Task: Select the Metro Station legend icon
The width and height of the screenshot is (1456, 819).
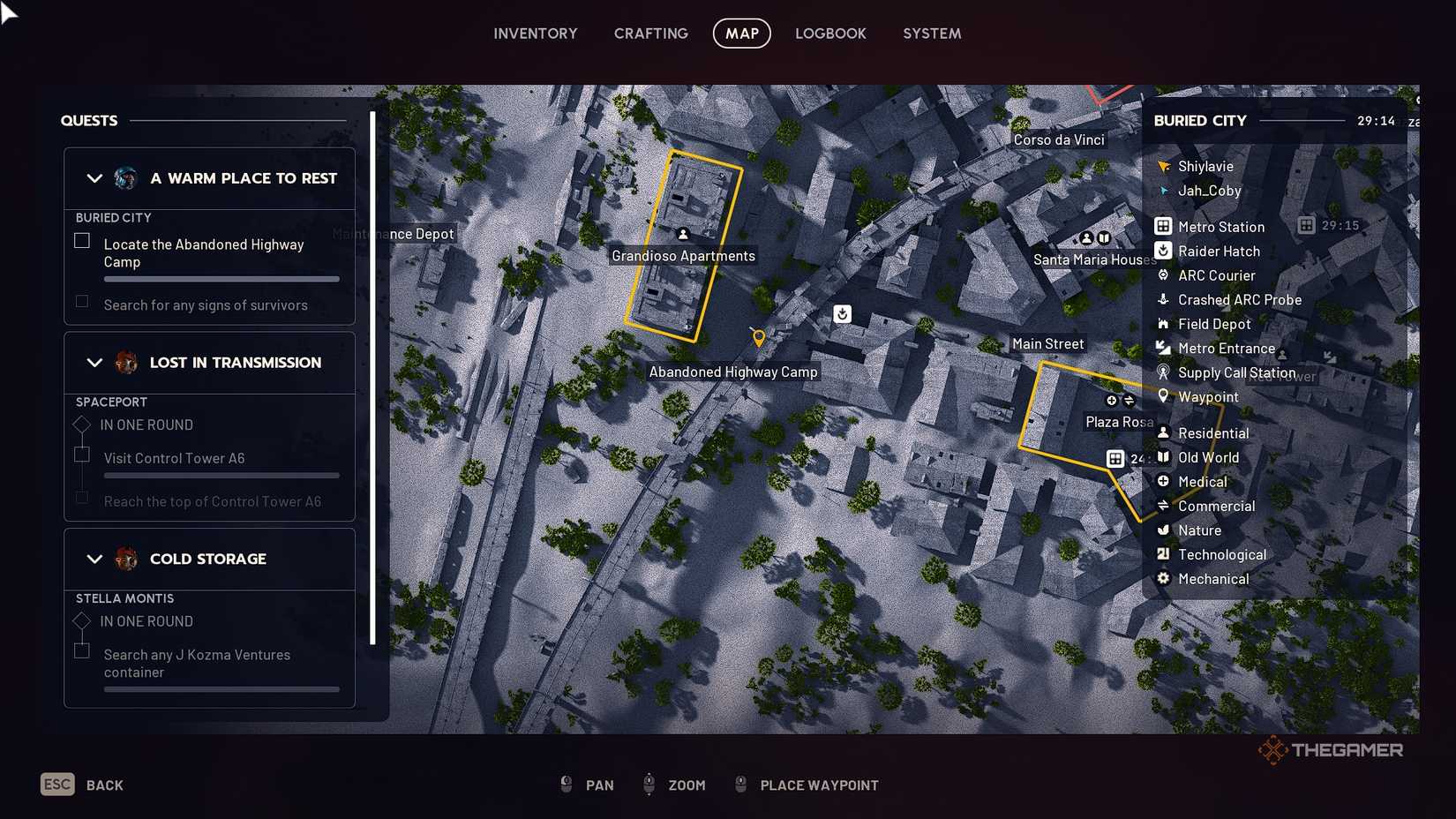Action: point(1163,227)
